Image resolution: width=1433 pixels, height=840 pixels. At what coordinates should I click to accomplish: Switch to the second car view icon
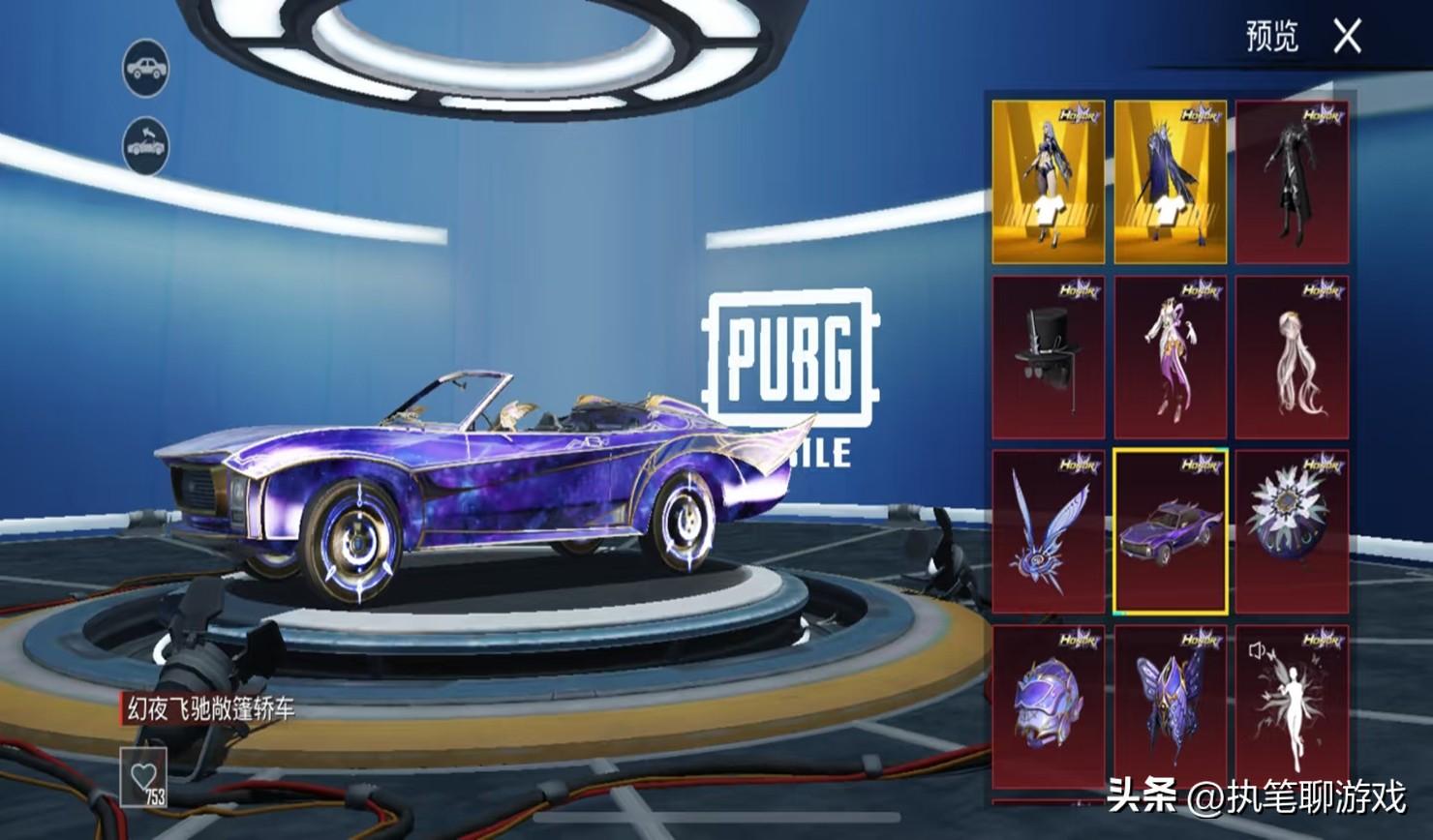145,146
